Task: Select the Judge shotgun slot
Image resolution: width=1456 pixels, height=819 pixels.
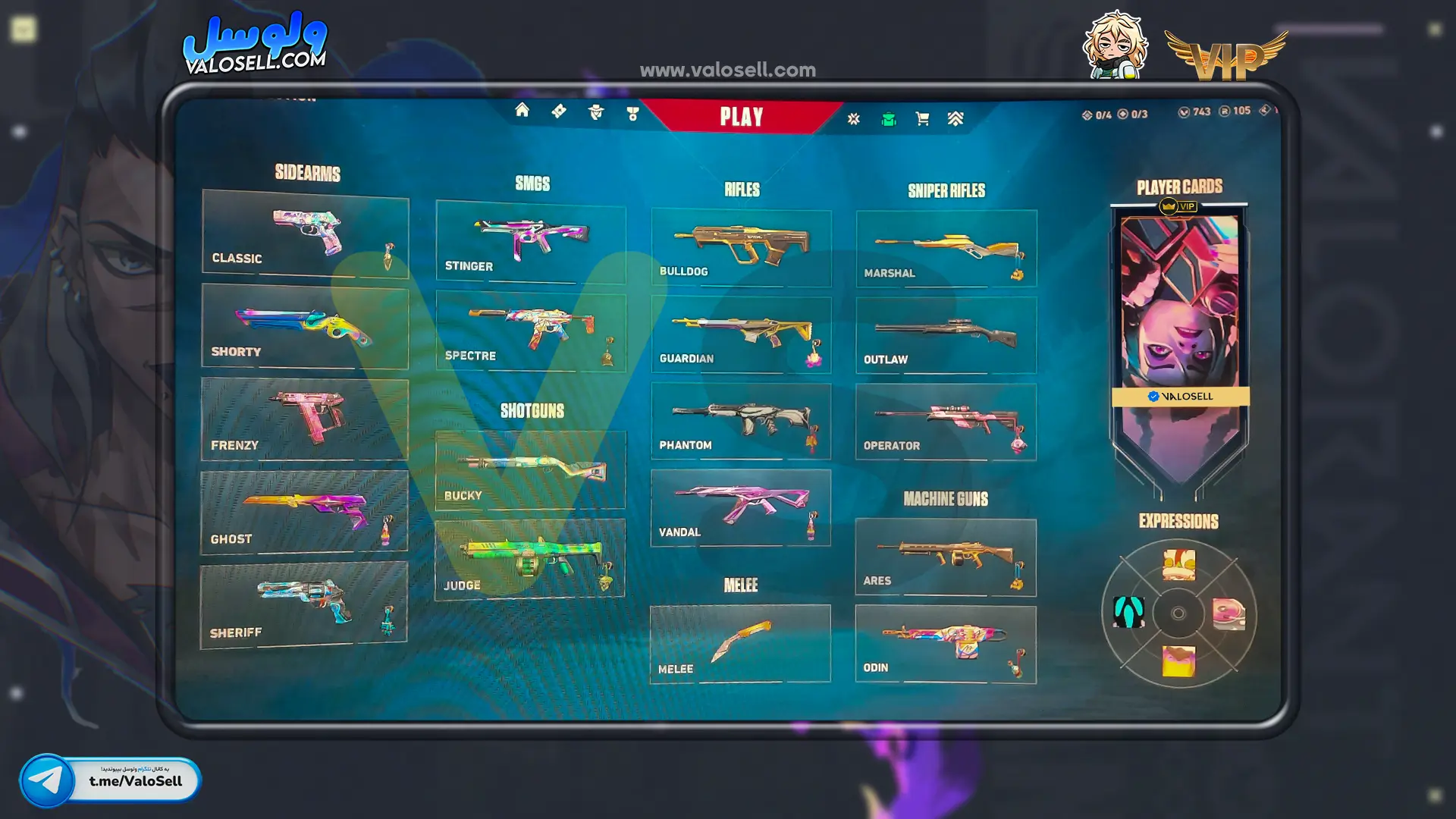Action: coord(530,560)
